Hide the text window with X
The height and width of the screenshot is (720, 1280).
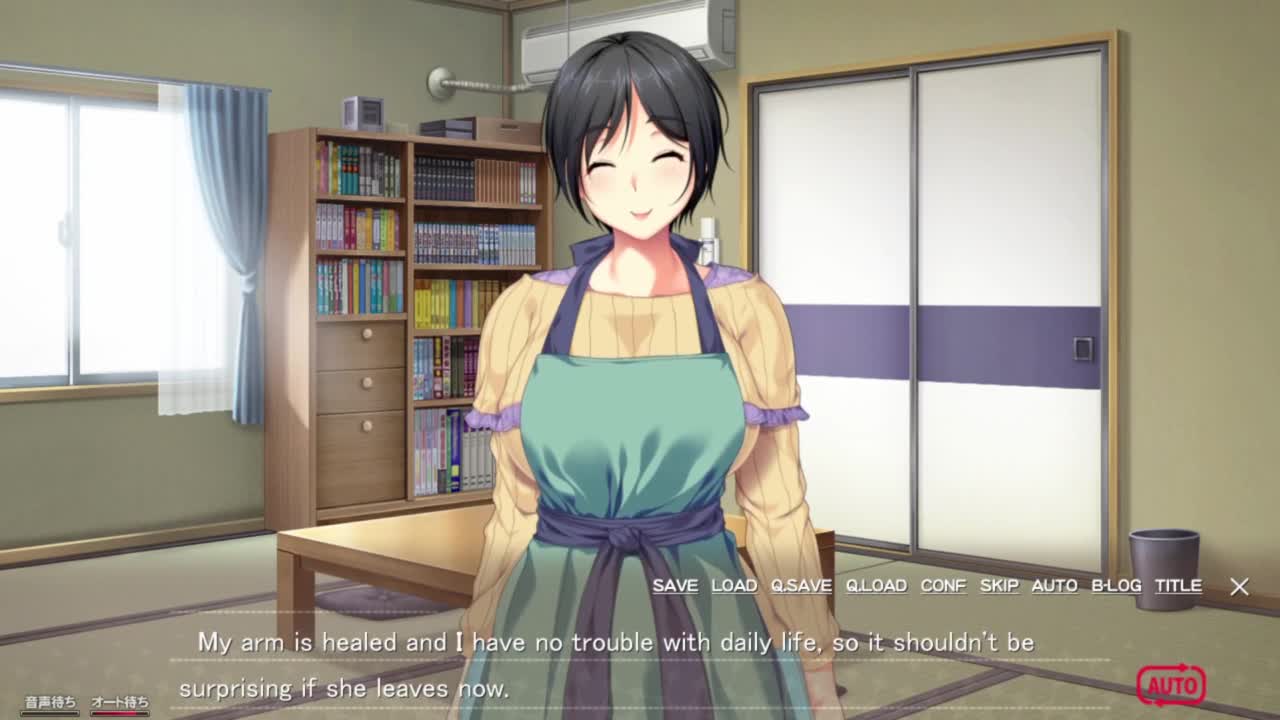click(1239, 587)
